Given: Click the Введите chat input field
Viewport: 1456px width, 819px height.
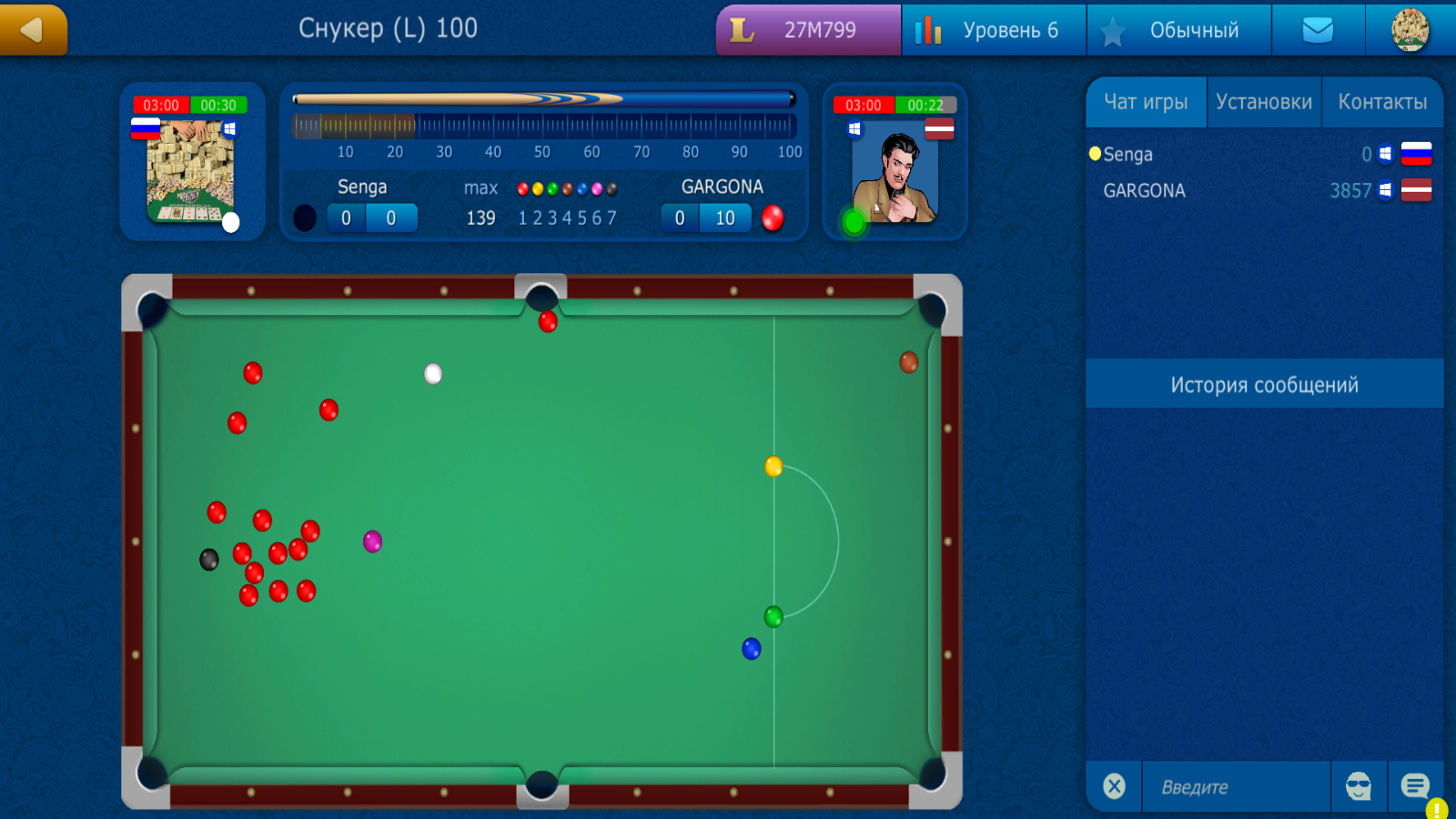Looking at the screenshot, I should point(1236,786).
